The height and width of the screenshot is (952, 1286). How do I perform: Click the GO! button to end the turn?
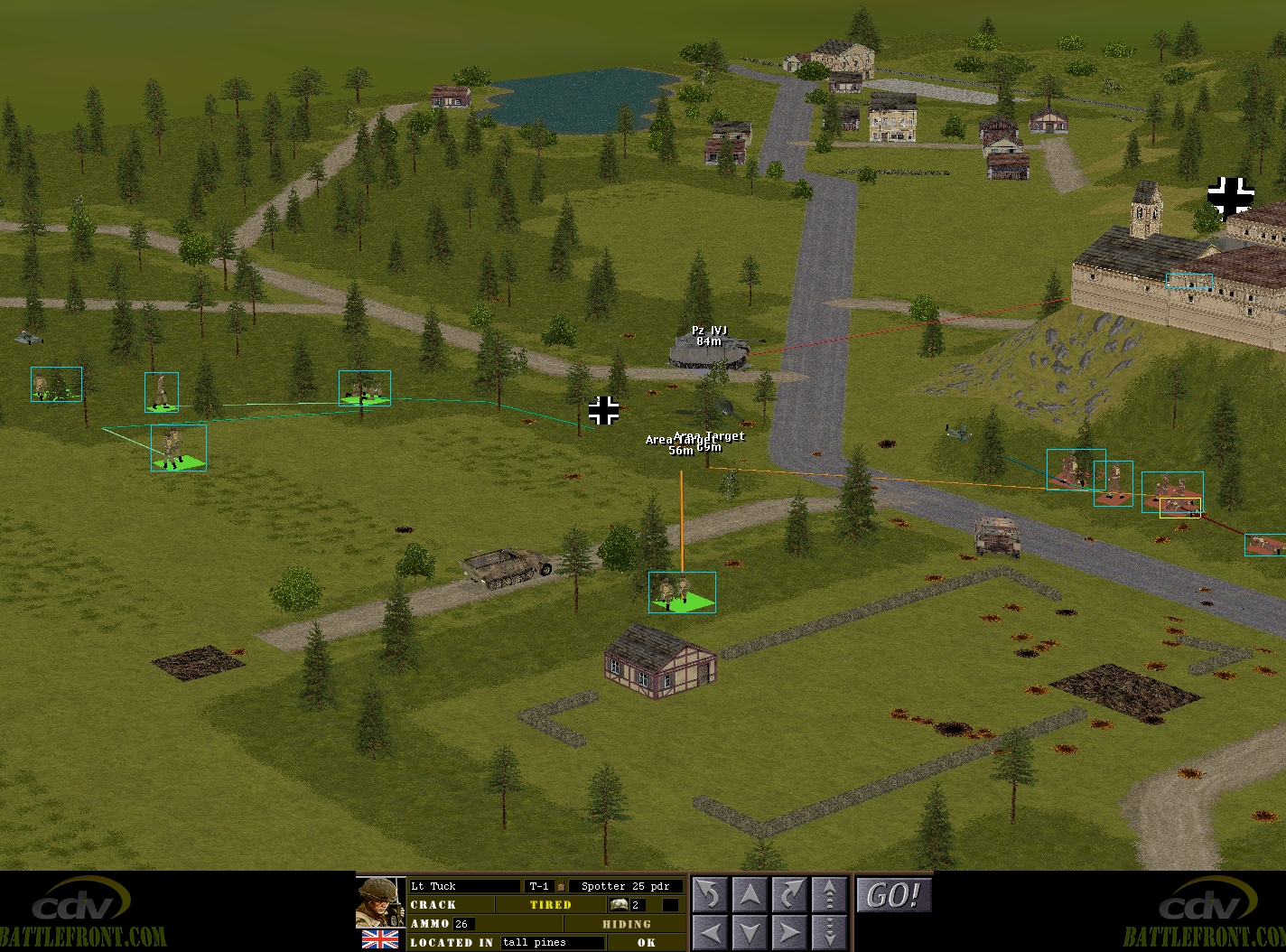(x=893, y=895)
